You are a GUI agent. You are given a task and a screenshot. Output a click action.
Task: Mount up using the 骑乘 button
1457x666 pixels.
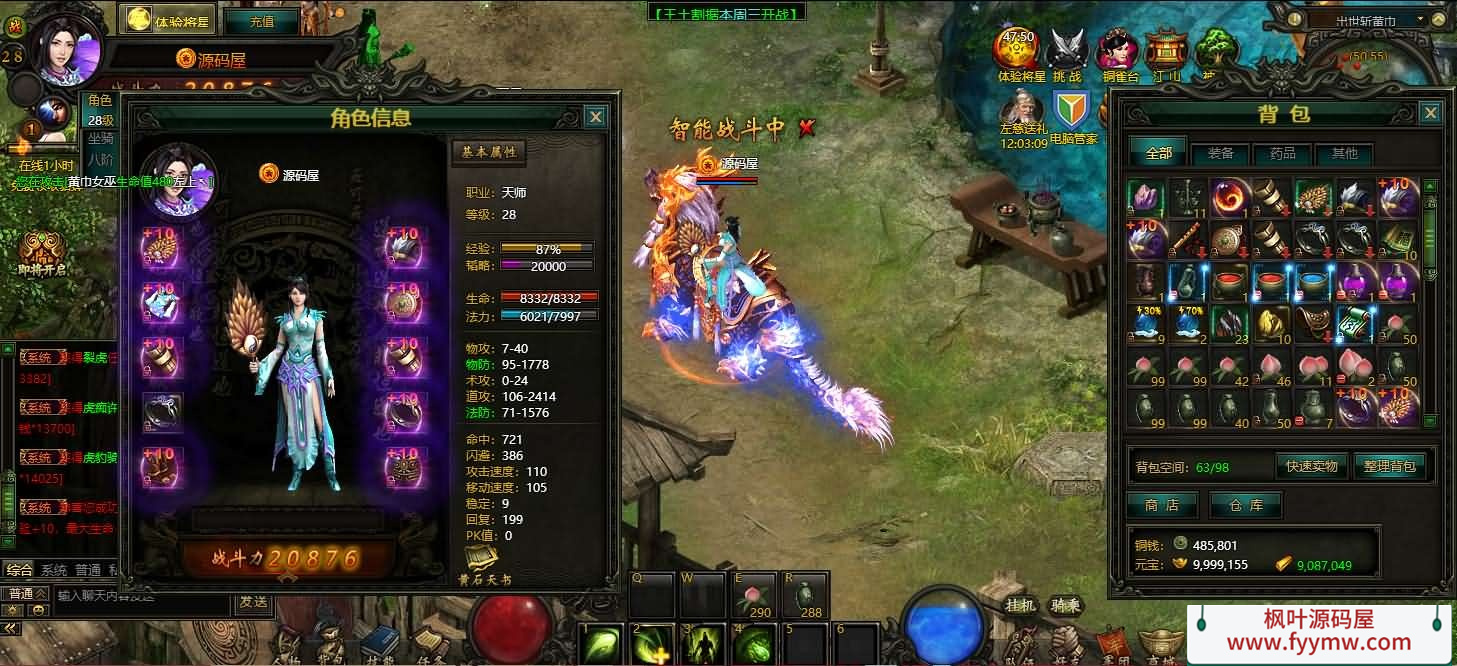(x=1065, y=605)
